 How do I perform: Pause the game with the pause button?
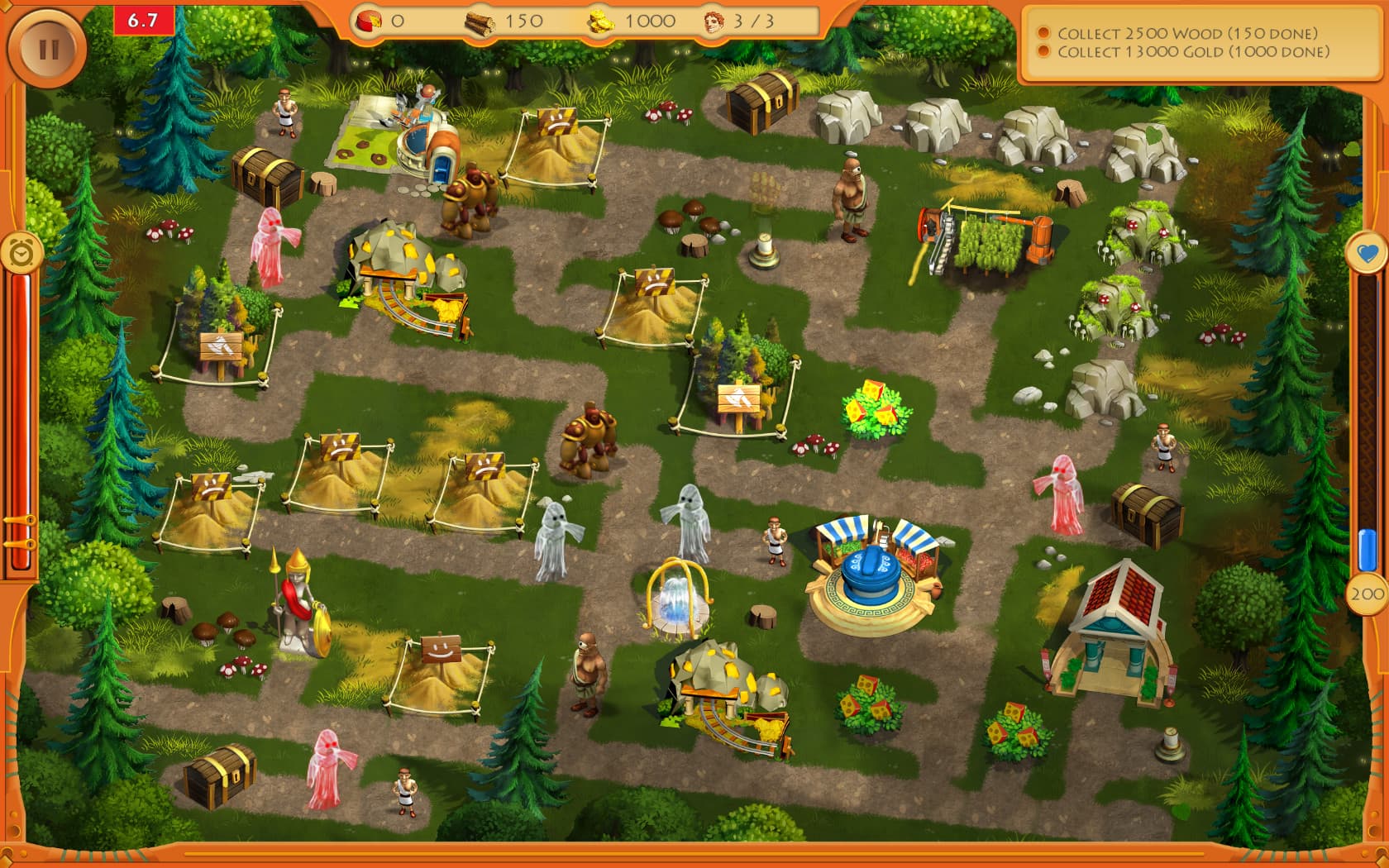click(x=47, y=47)
